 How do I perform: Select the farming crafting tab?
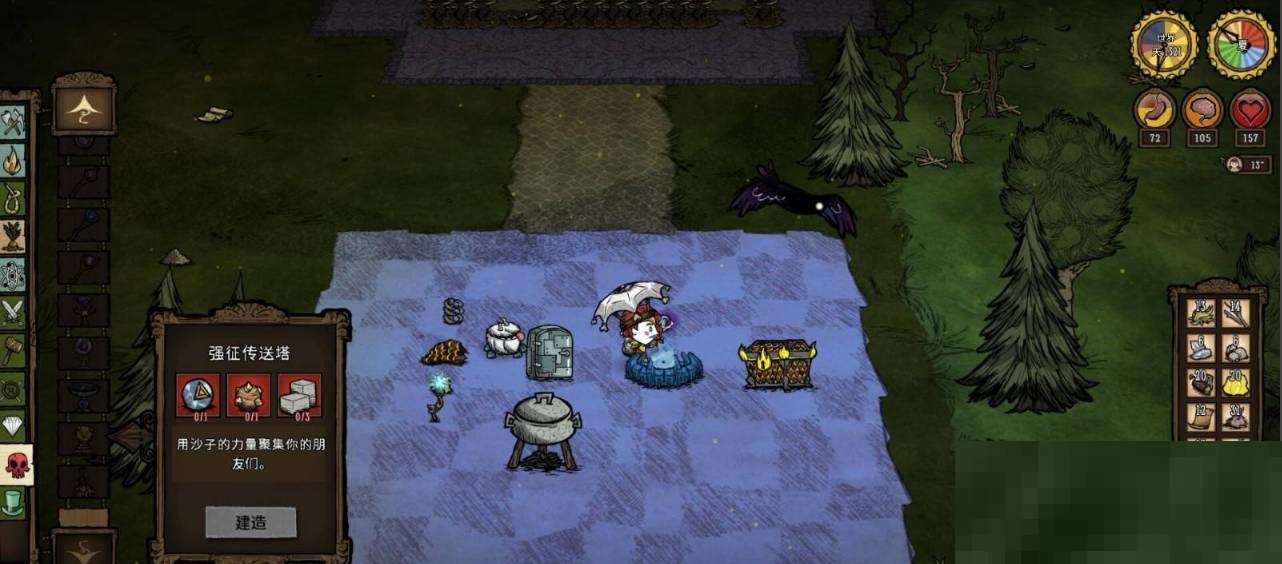tap(12, 236)
